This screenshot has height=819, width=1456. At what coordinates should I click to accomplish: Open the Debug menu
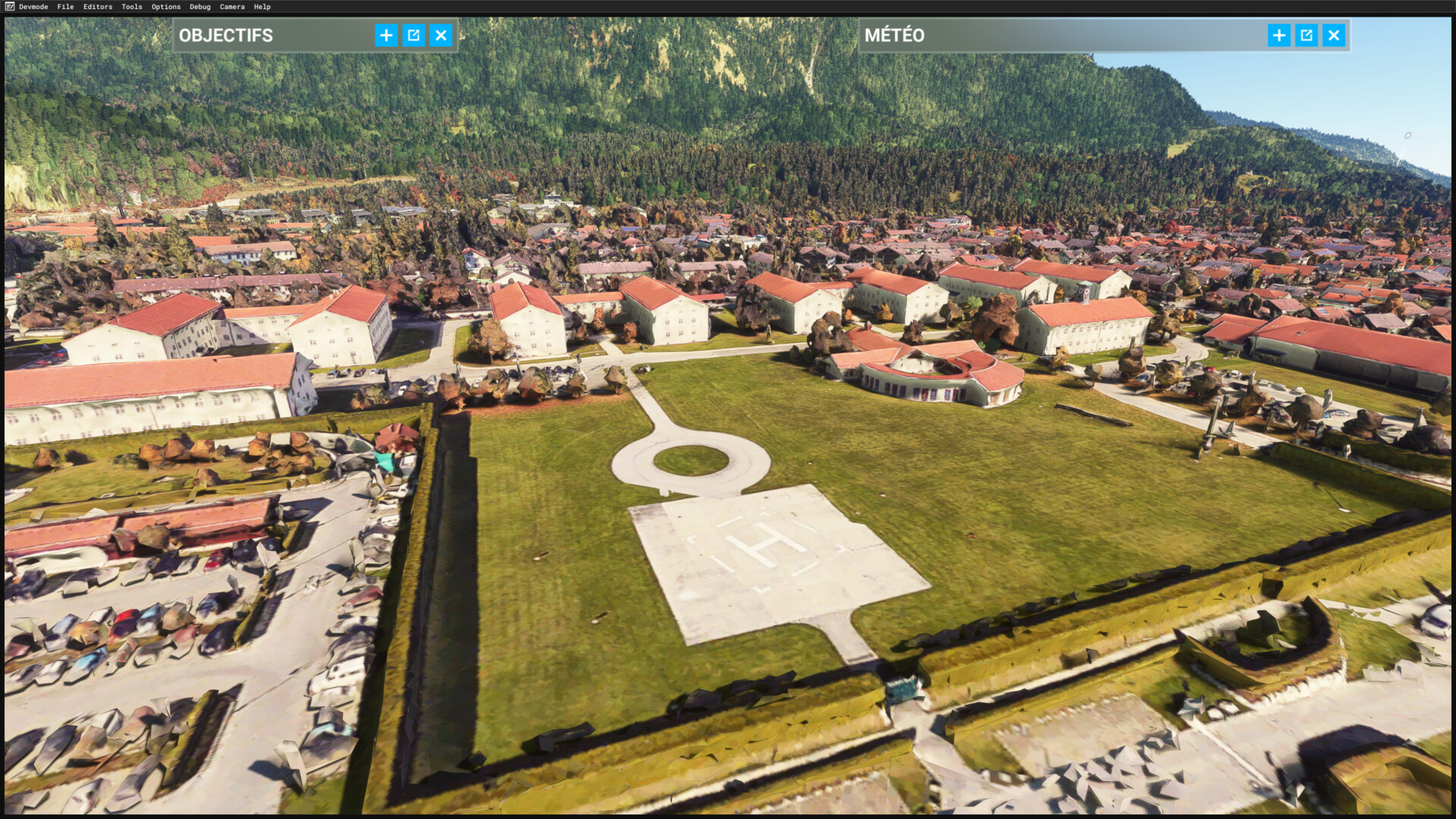[x=200, y=7]
